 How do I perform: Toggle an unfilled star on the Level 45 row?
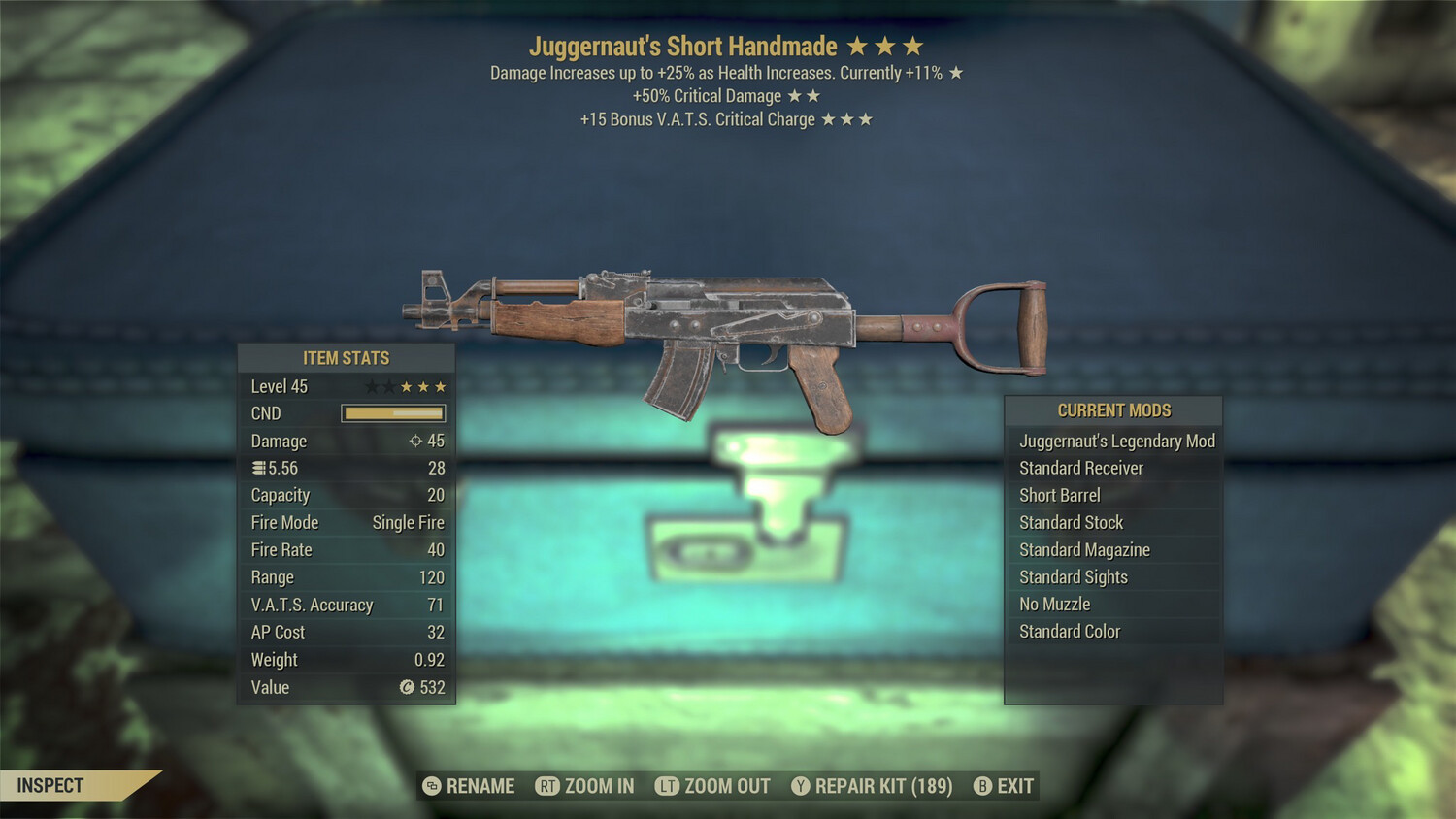(x=374, y=385)
